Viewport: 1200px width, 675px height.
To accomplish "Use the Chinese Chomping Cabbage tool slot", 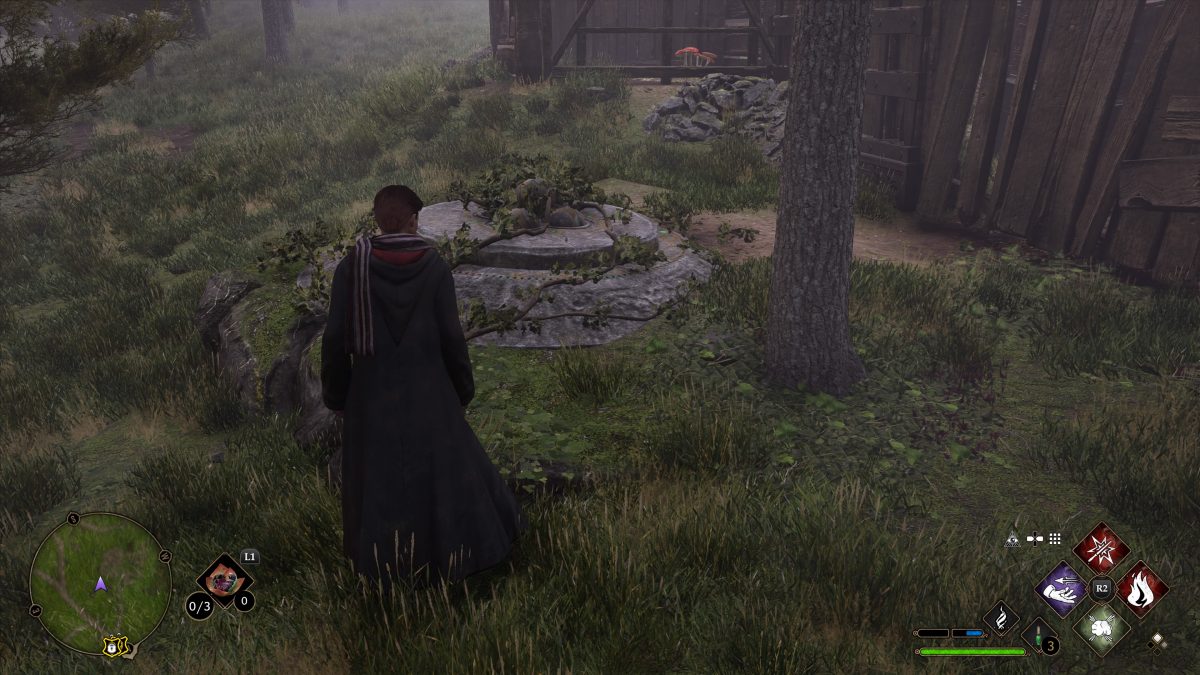I will coord(223,582).
